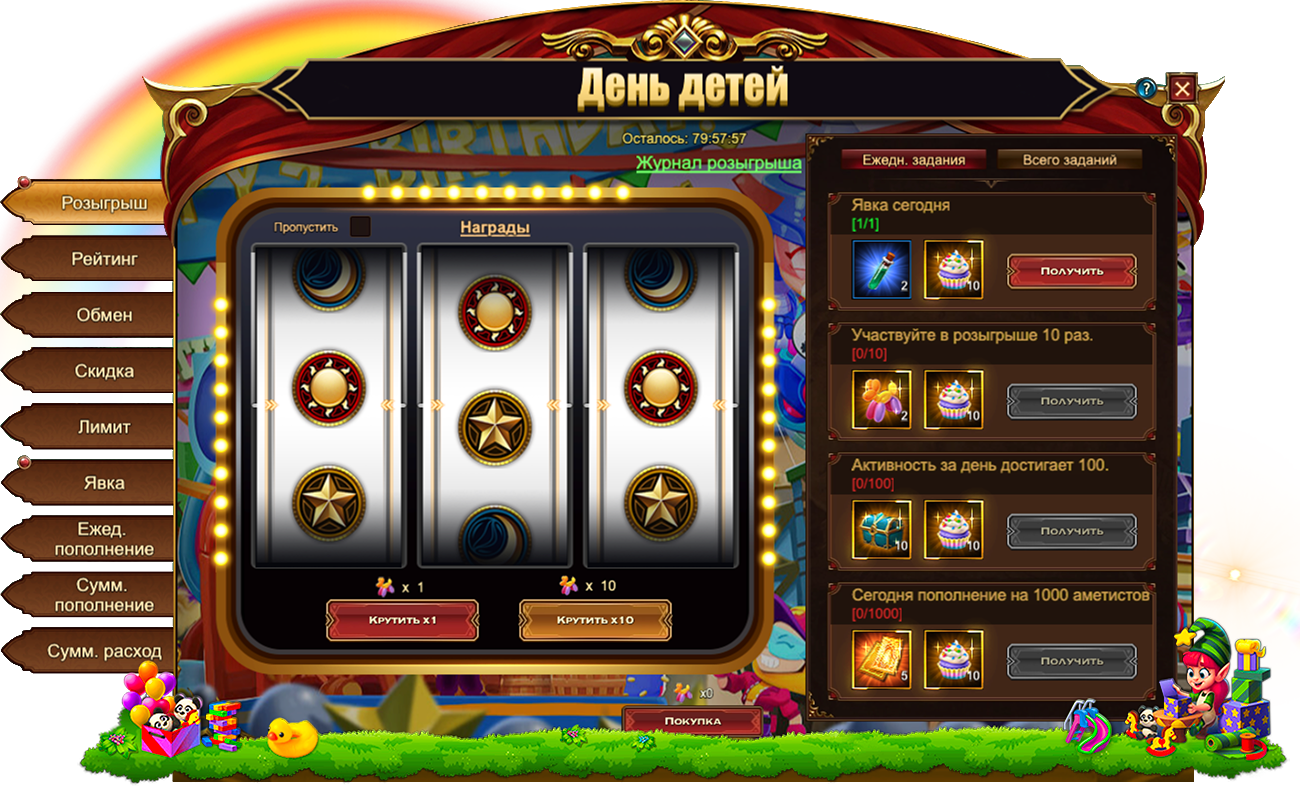Open the Сумм. расход tab
1300x800 pixels.
[104, 651]
